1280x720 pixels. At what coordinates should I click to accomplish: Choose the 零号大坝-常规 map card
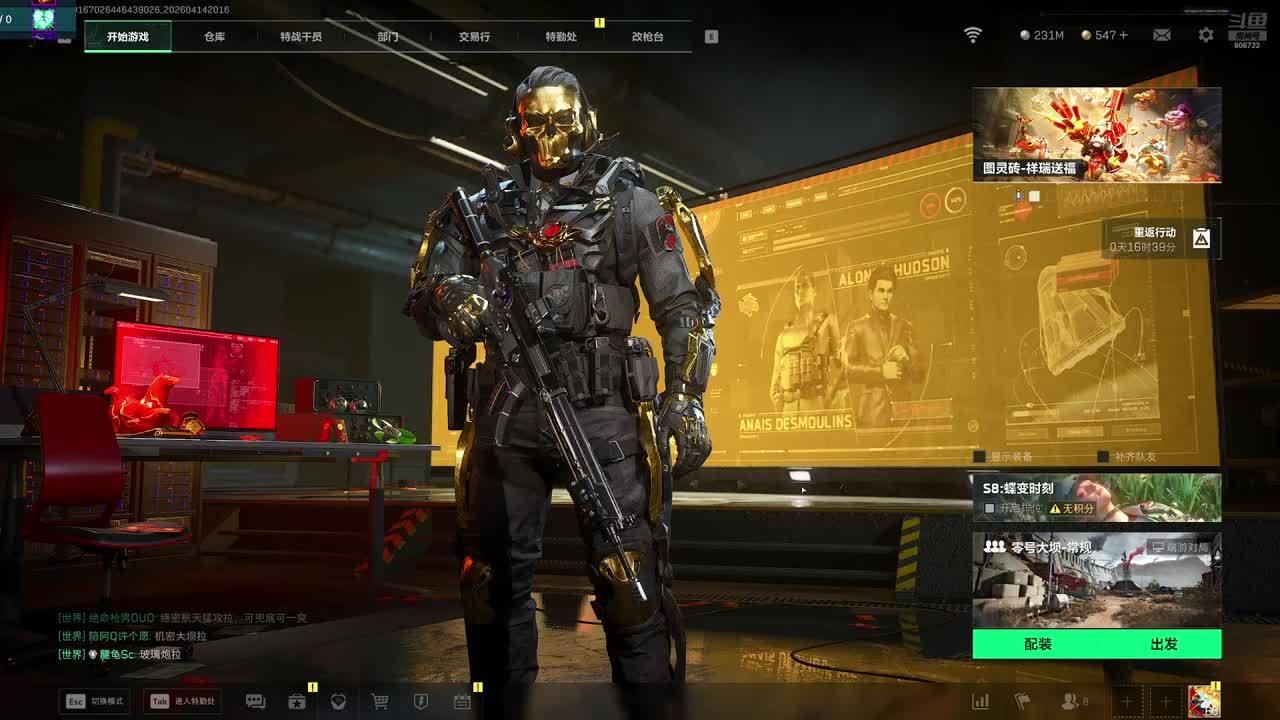click(x=1096, y=579)
